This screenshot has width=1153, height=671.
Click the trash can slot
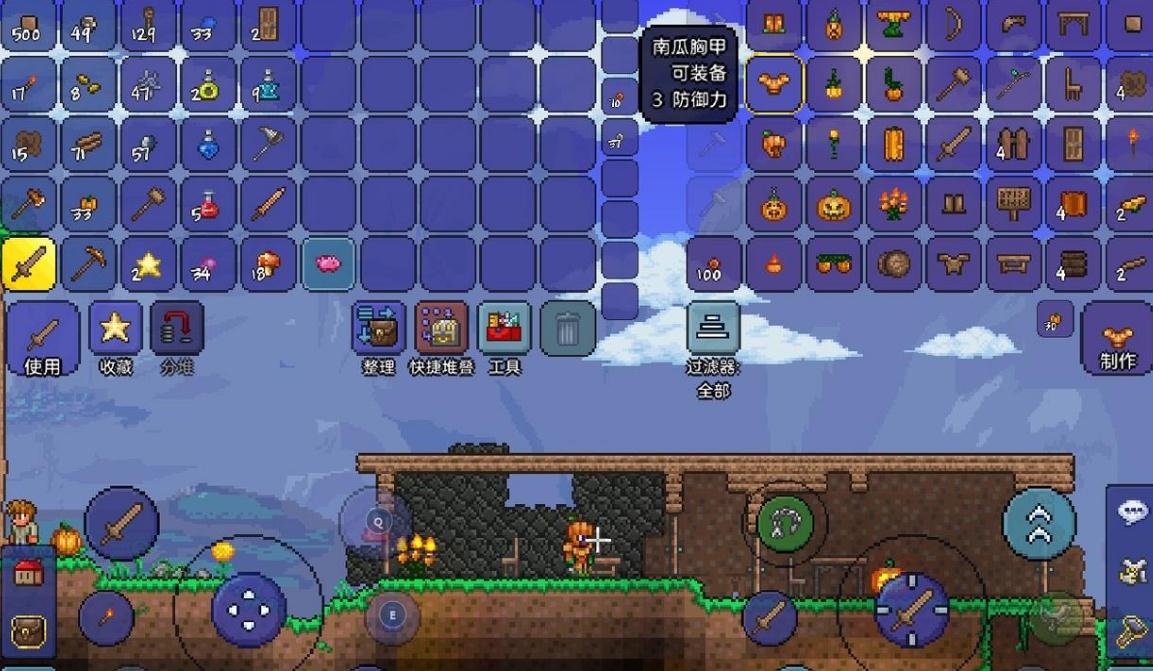[x=567, y=329]
